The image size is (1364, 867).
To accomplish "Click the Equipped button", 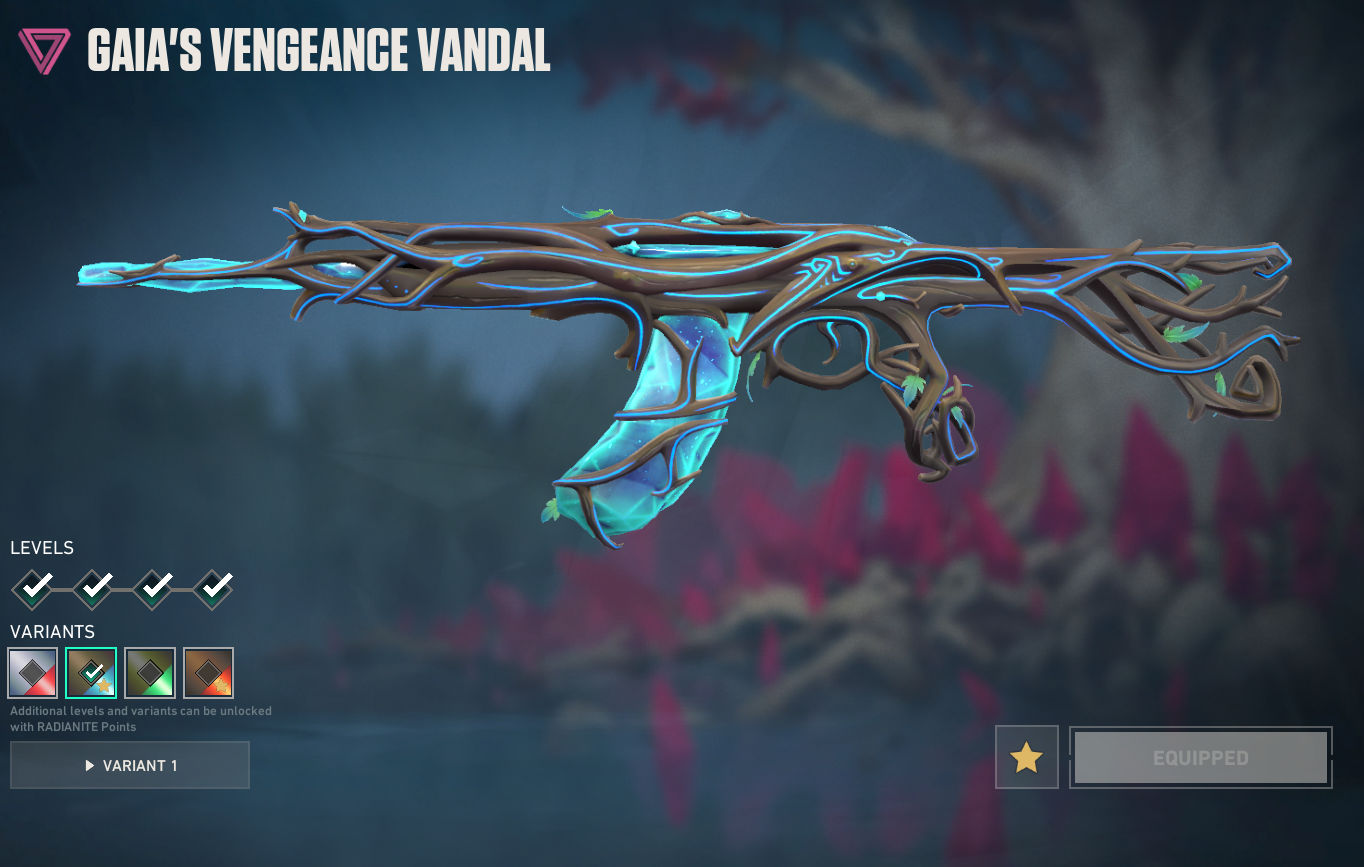I will click(1200, 757).
